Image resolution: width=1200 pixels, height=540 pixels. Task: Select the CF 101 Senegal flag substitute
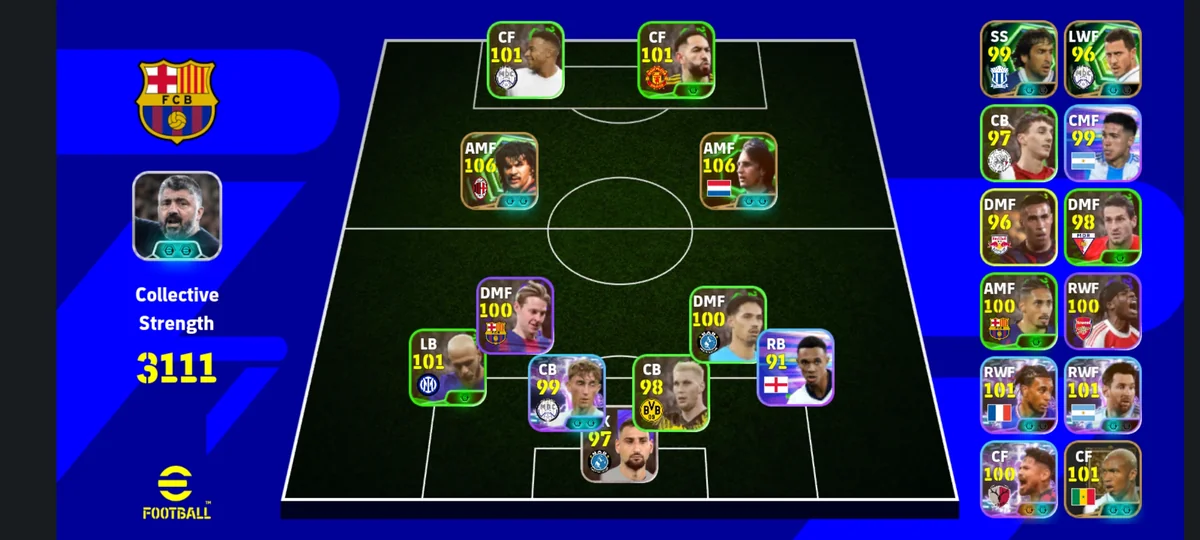point(1102,479)
